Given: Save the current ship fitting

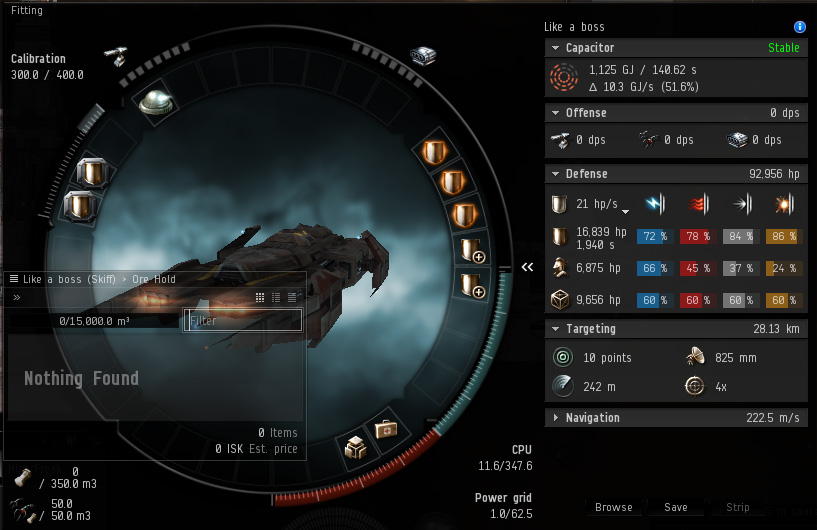Looking at the screenshot, I should tap(676, 507).
